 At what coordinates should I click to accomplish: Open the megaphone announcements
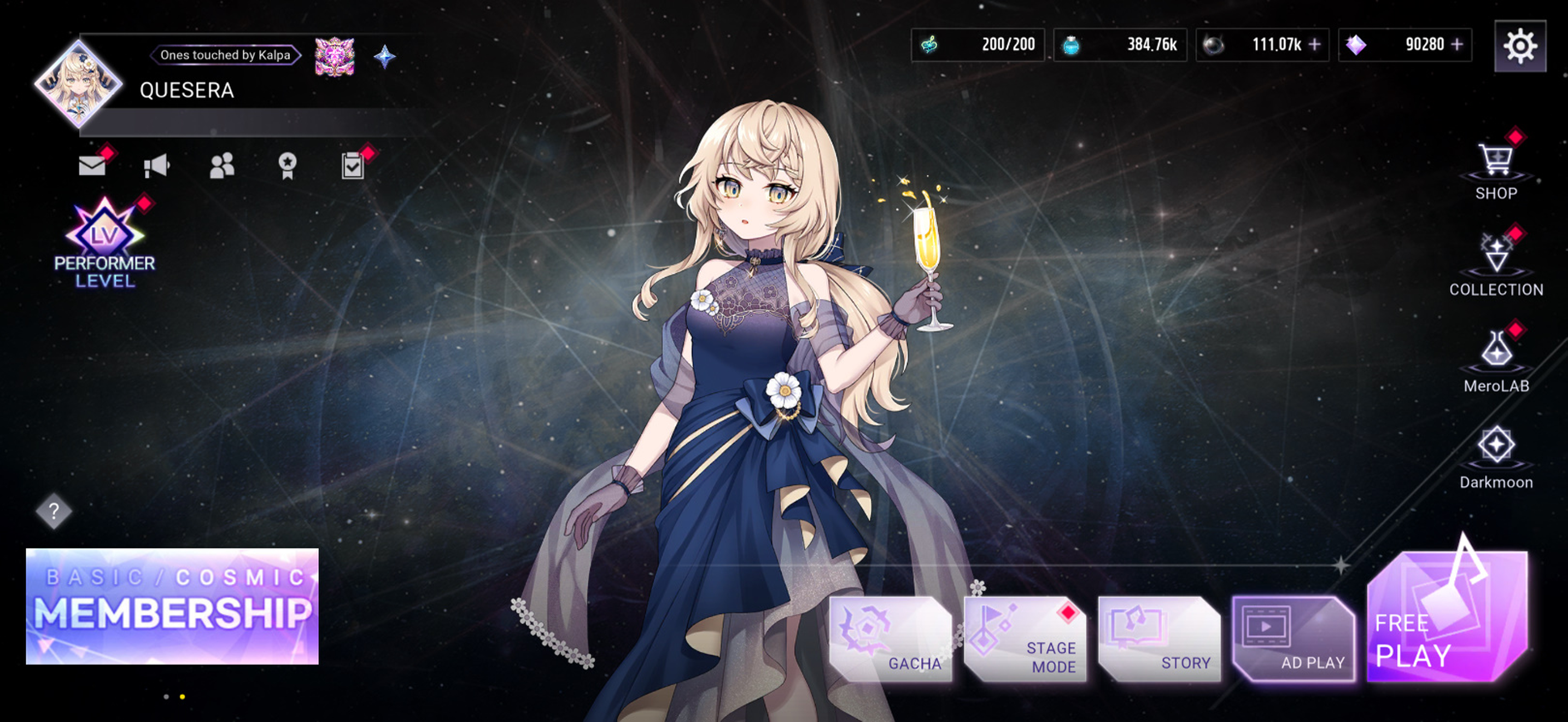[x=156, y=166]
